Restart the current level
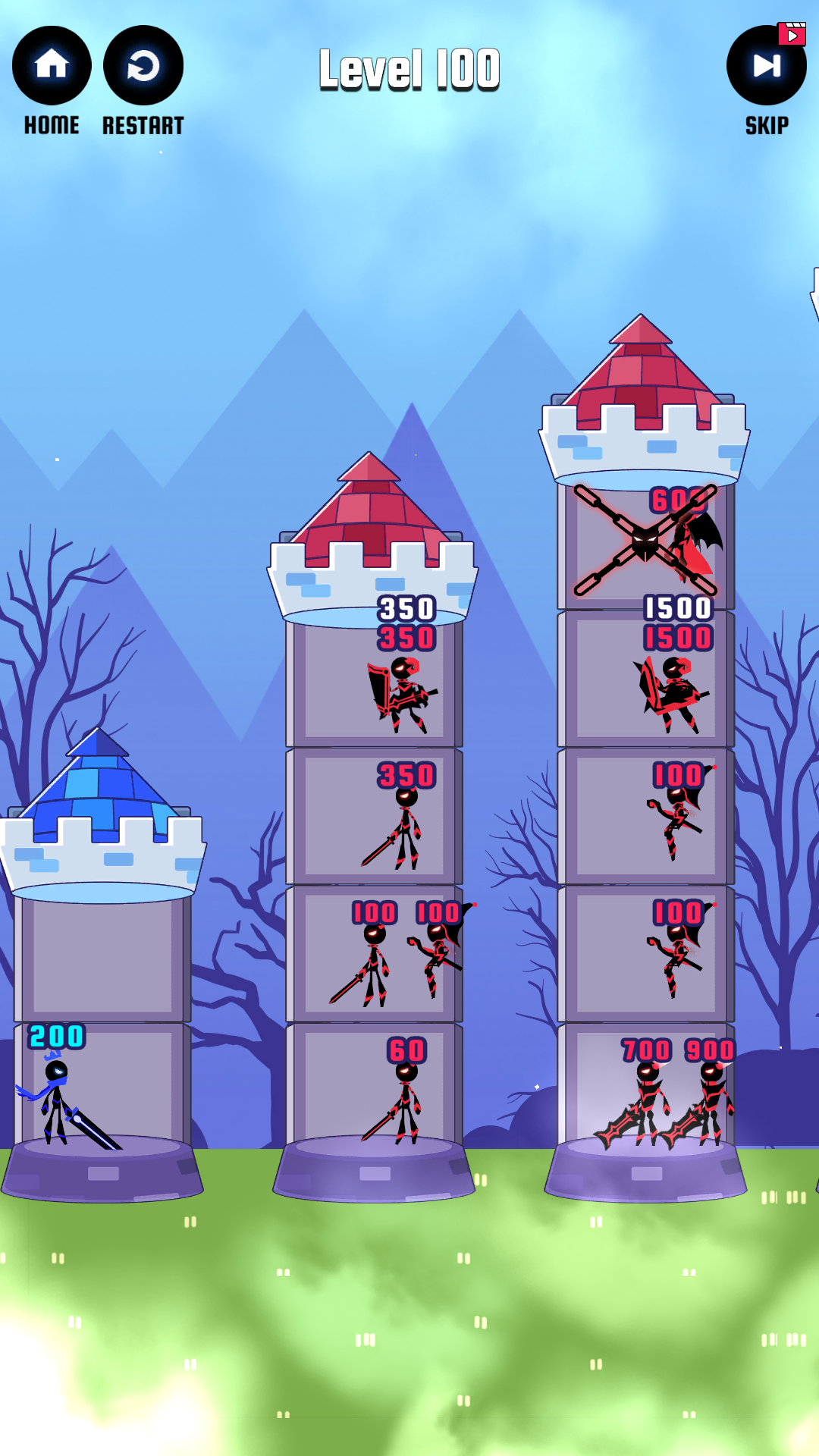Screen dimensions: 819x1456 click(143, 66)
